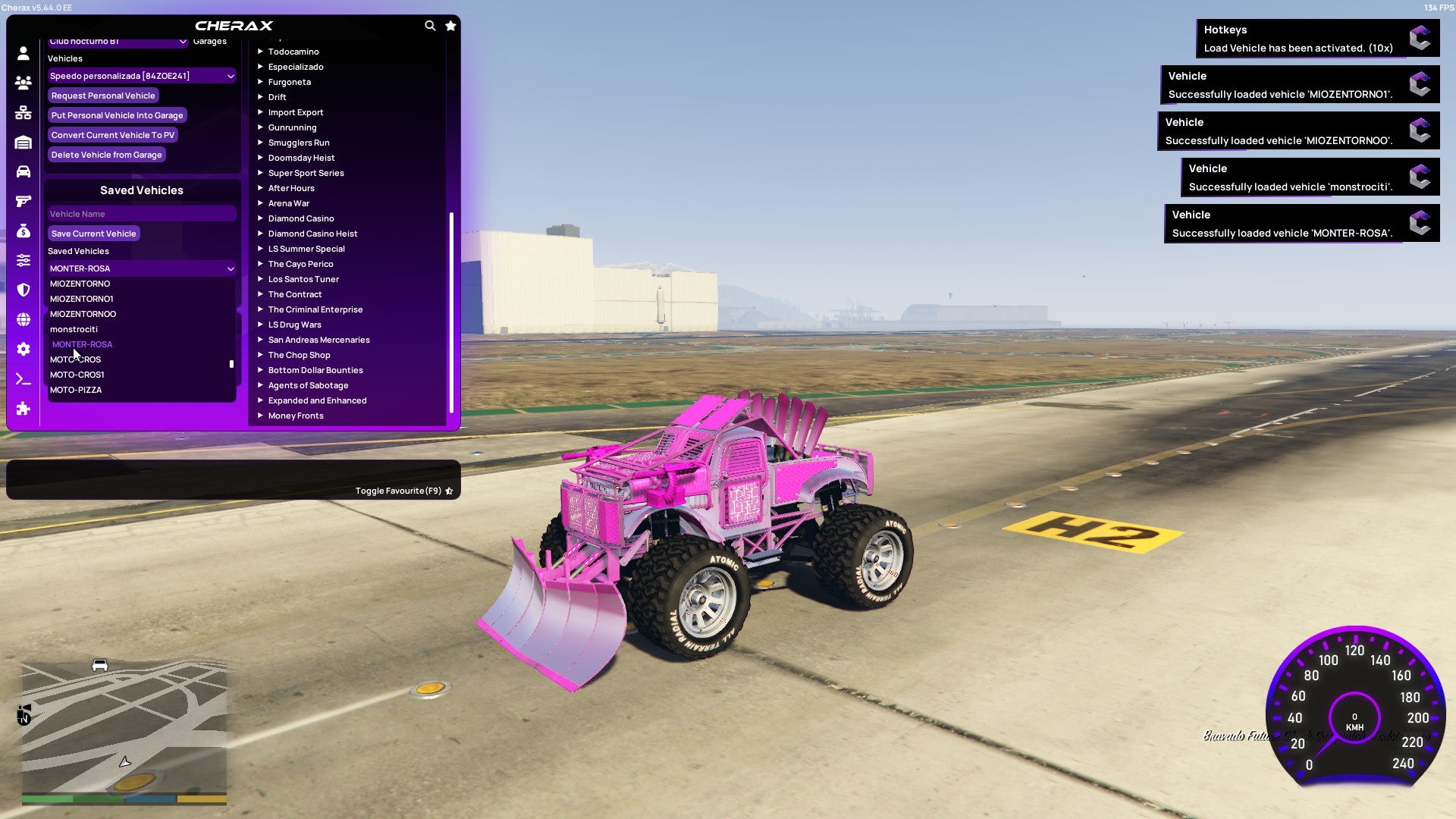Open the Money bag menu icon

(x=23, y=231)
